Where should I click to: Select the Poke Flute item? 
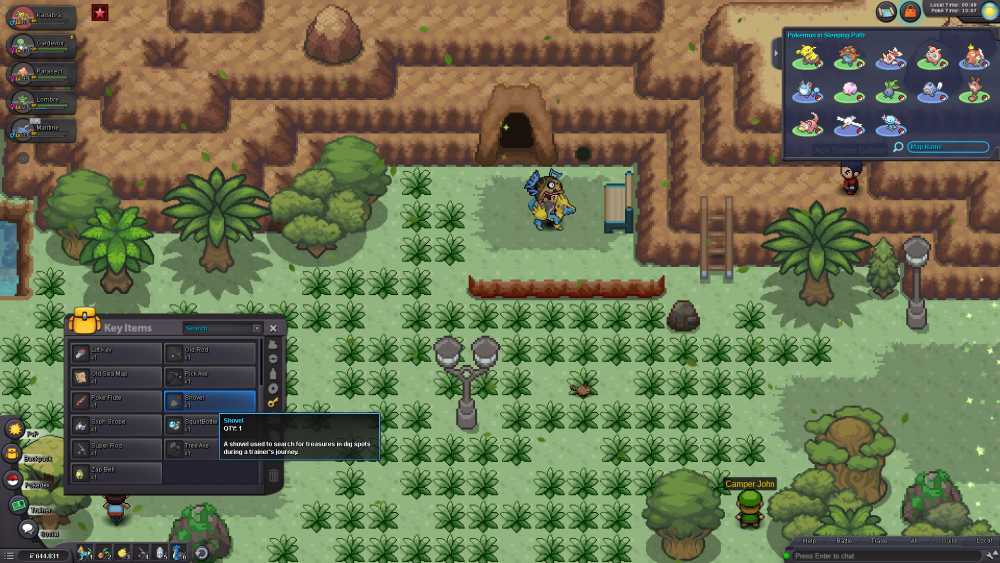(116, 401)
